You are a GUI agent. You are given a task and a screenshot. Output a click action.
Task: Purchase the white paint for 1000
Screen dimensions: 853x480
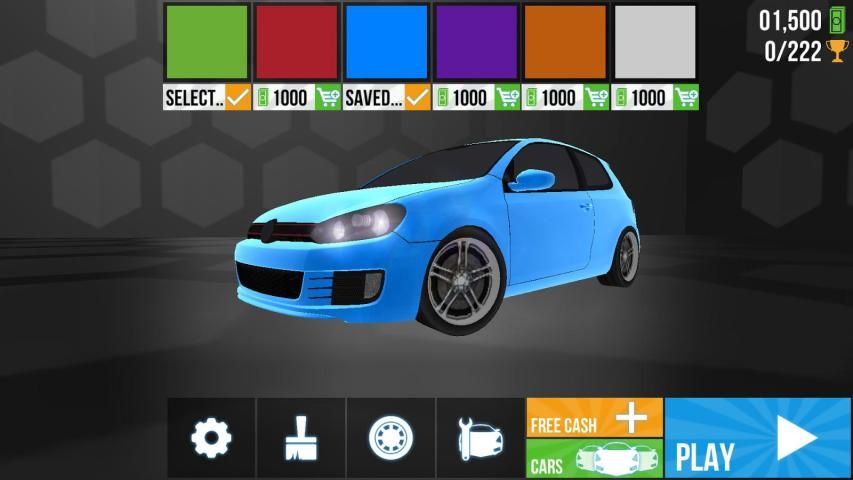pos(655,97)
